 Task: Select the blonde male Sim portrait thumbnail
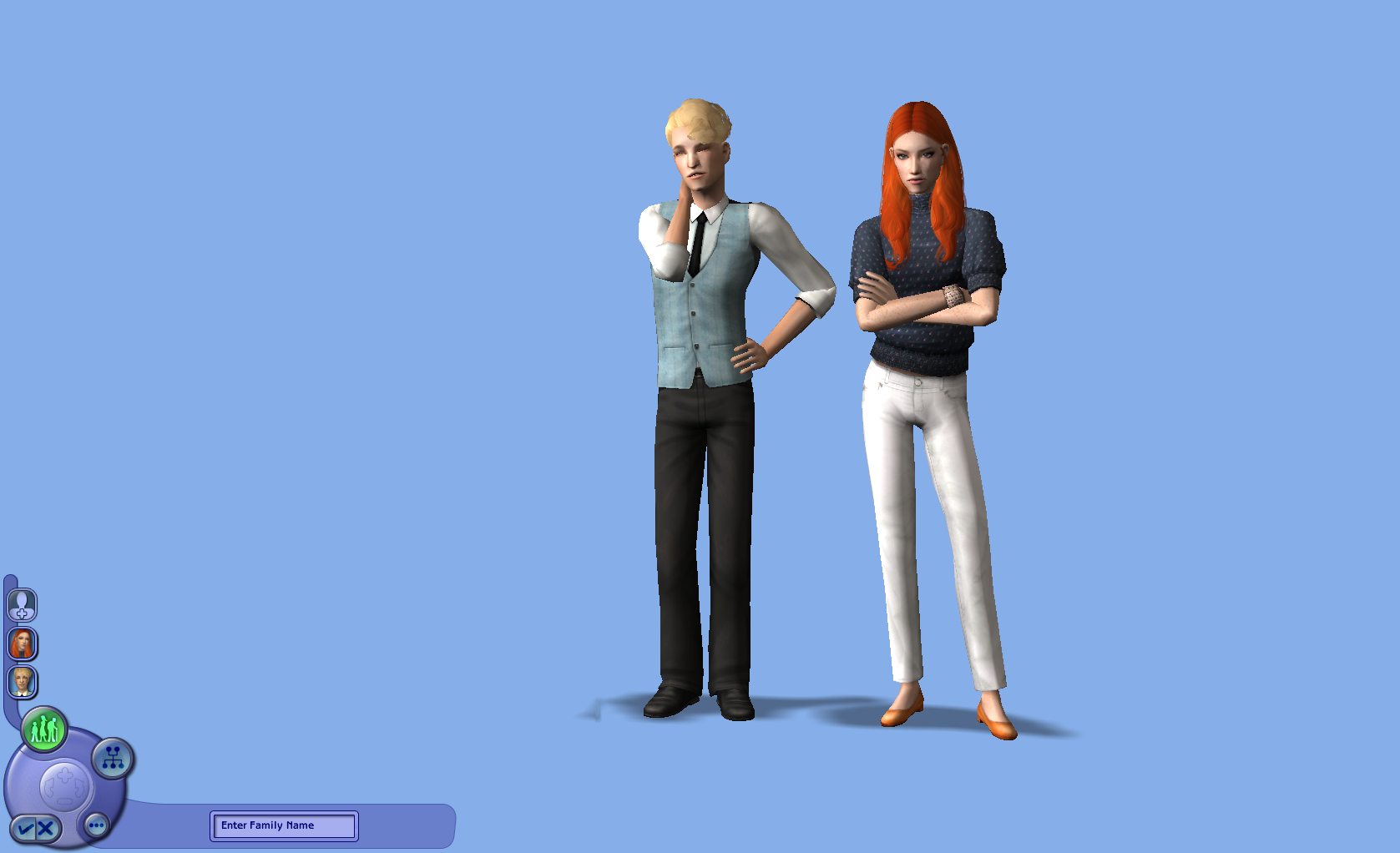pyautogui.click(x=23, y=682)
